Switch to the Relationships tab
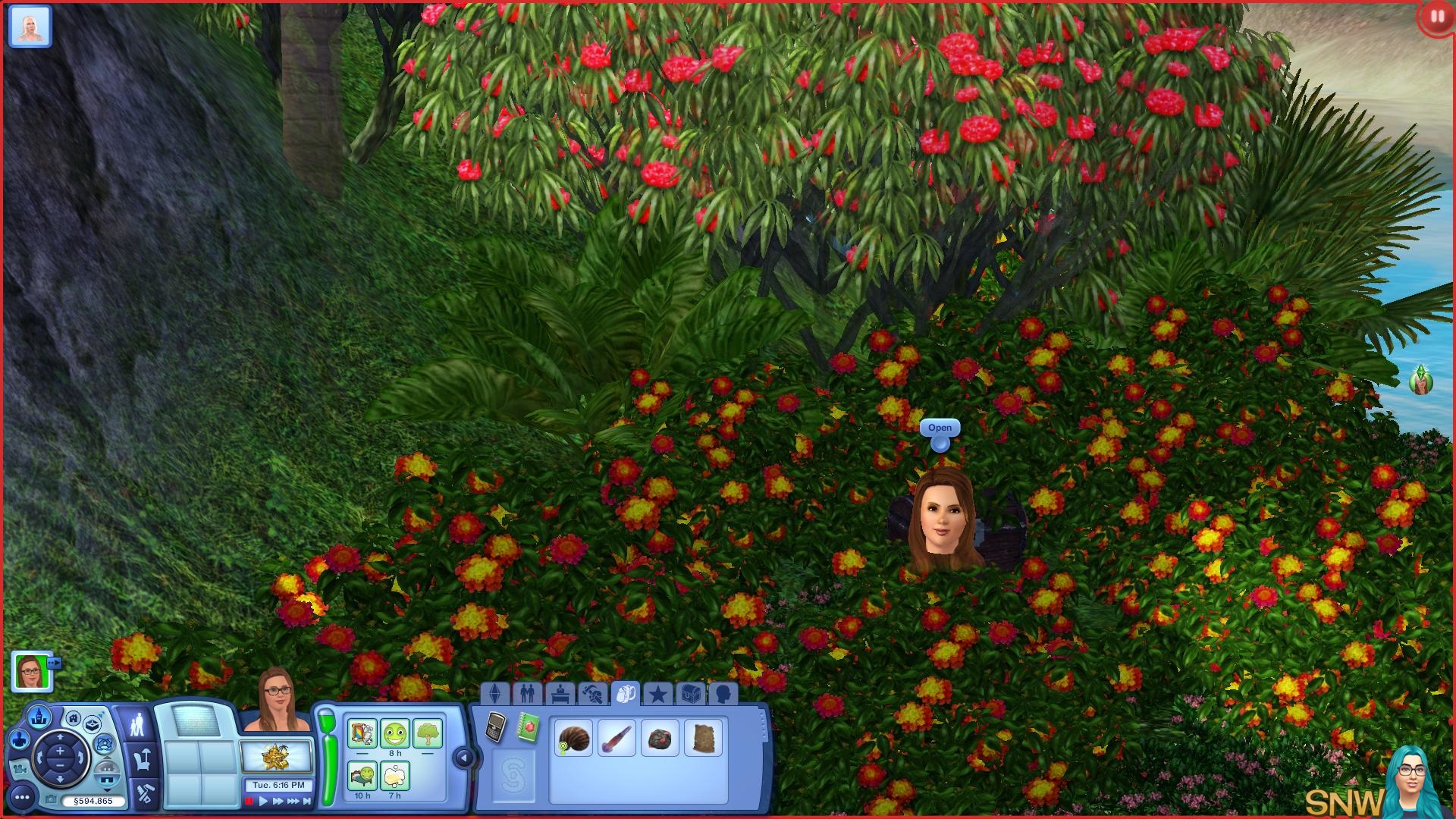Screen dimensions: 1456x819 527,693
